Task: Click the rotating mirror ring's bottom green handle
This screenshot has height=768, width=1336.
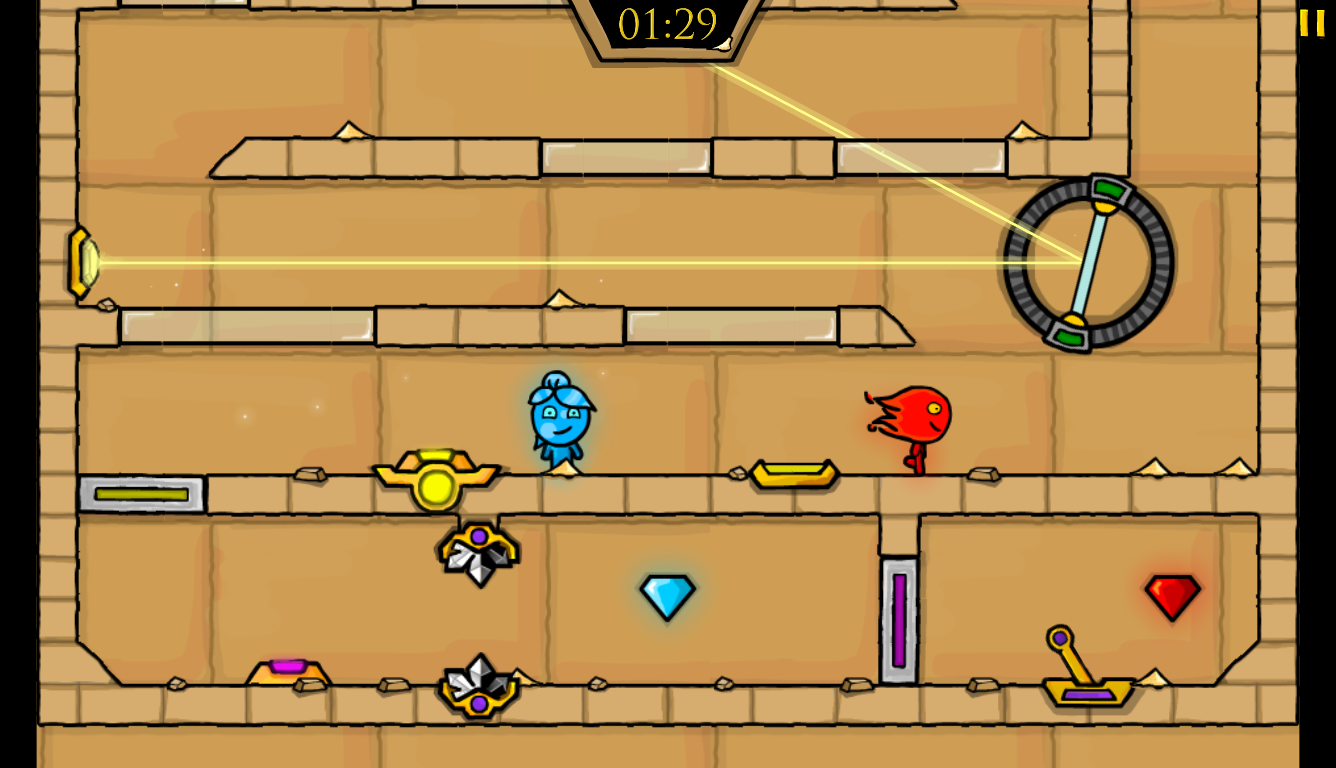Action: pos(1067,340)
